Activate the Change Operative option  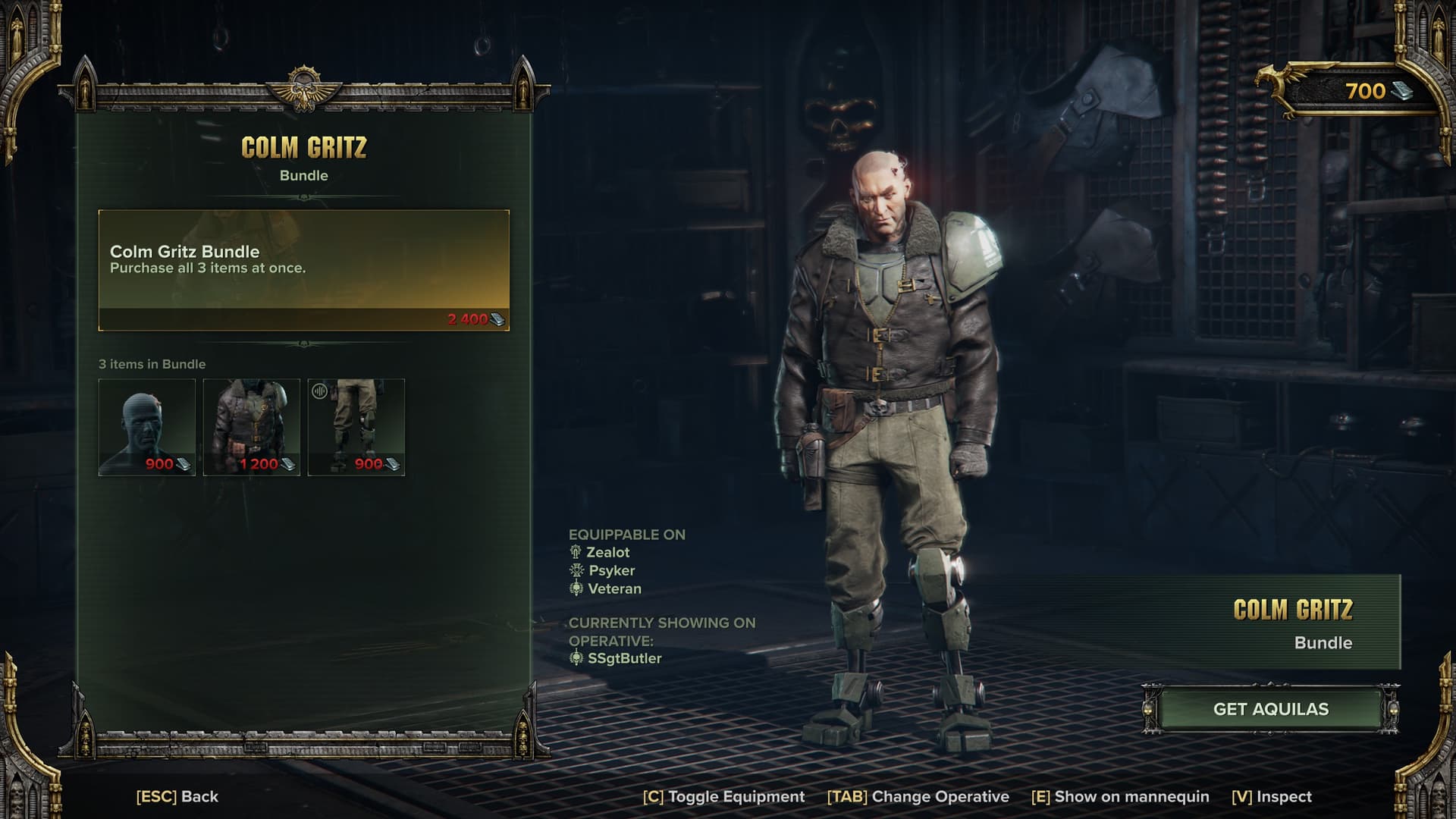click(x=918, y=796)
